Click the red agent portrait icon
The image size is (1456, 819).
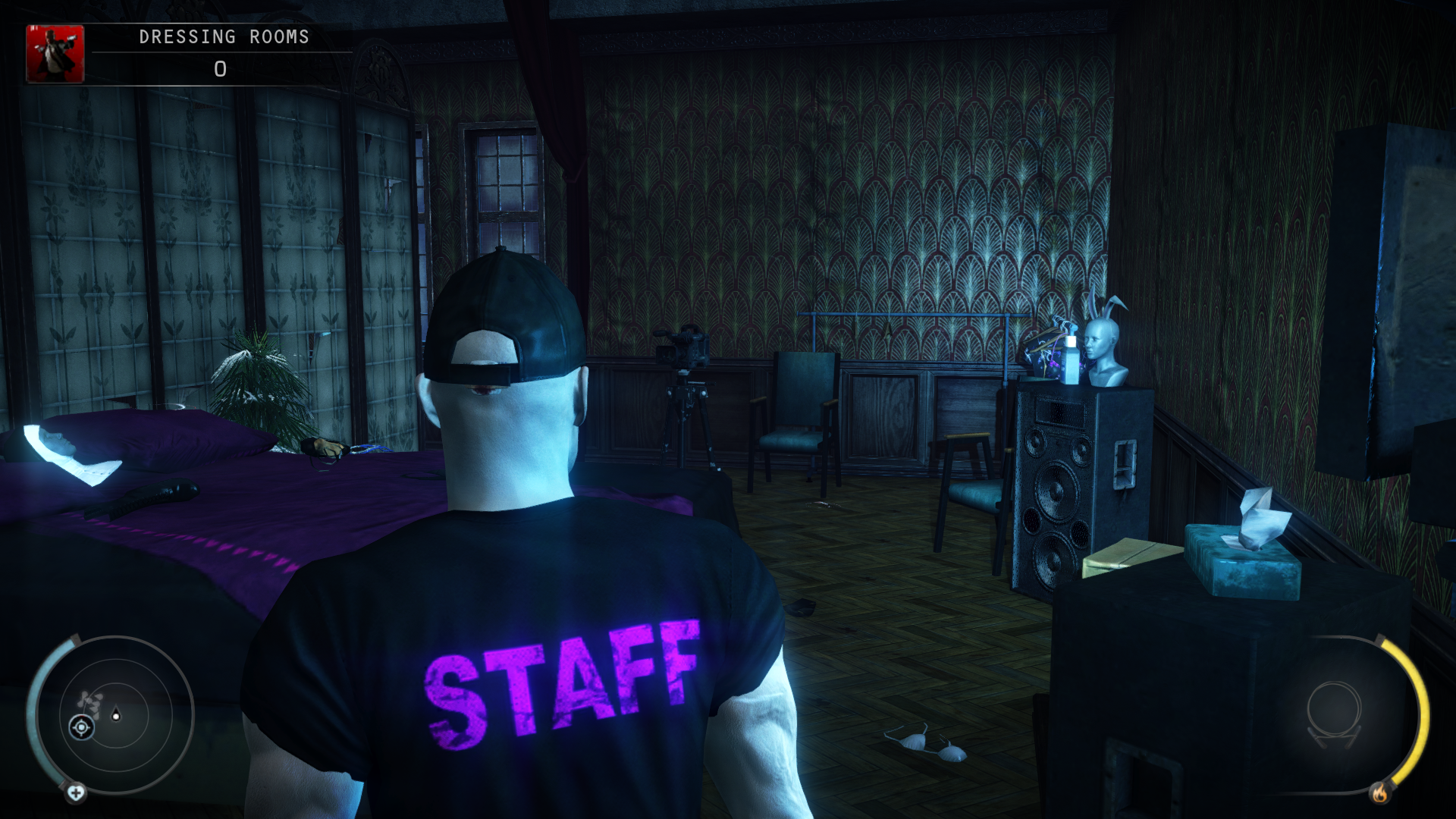(x=55, y=54)
